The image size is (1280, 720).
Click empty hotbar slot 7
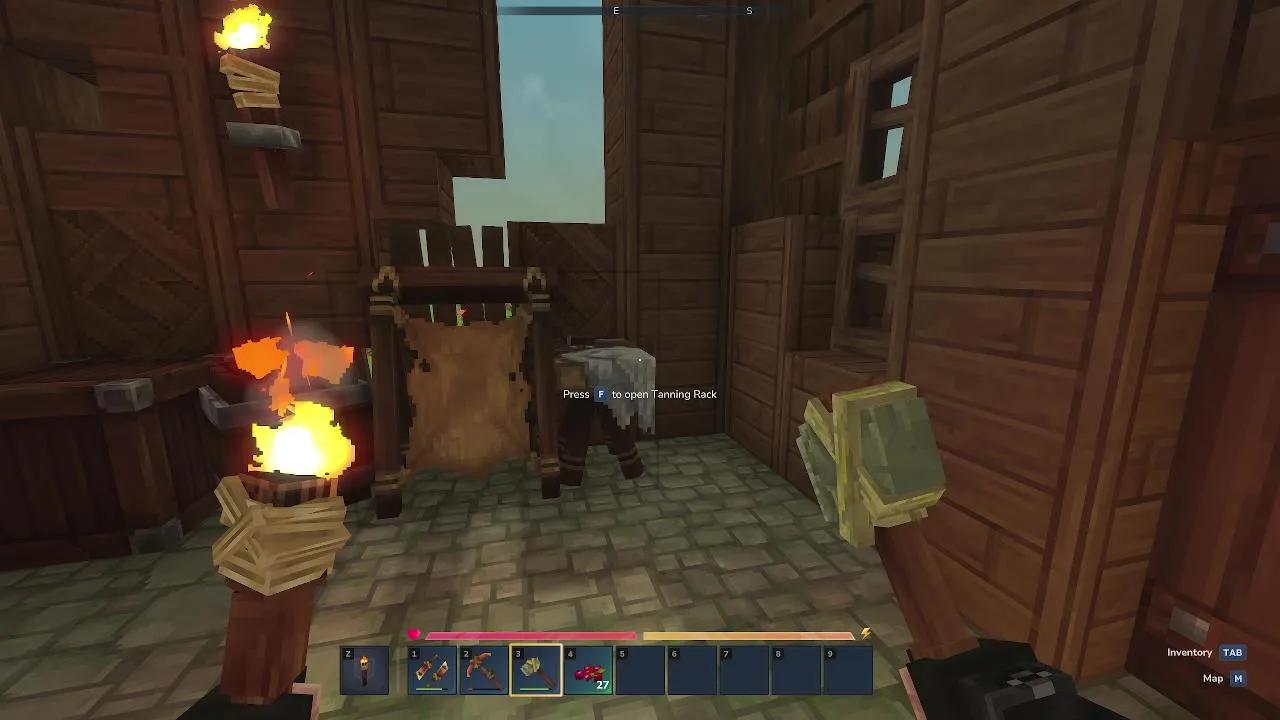(744, 670)
